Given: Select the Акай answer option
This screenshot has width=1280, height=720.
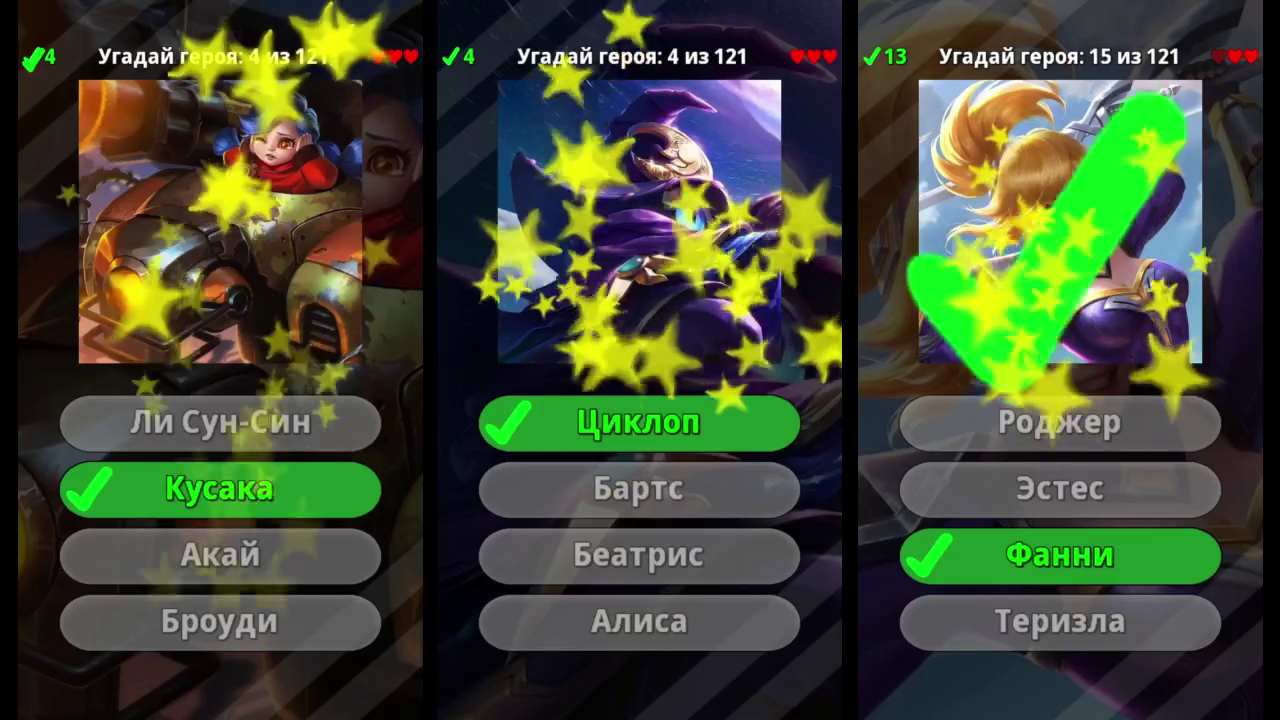Looking at the screenshot, I should click(220, 555).
